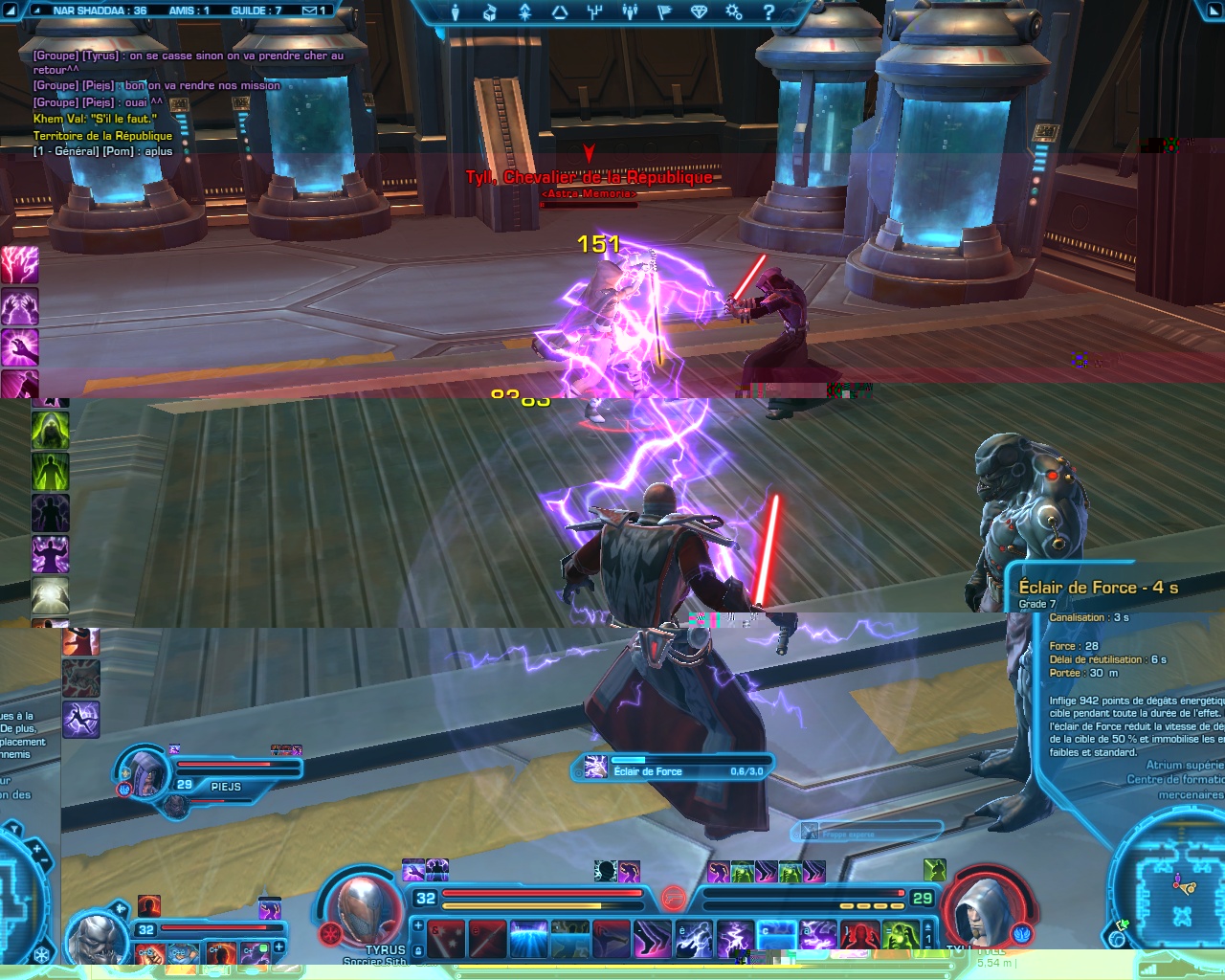Open the diamond-shaped menu icon
This screenshot has height=980, width=1225.
699,12
